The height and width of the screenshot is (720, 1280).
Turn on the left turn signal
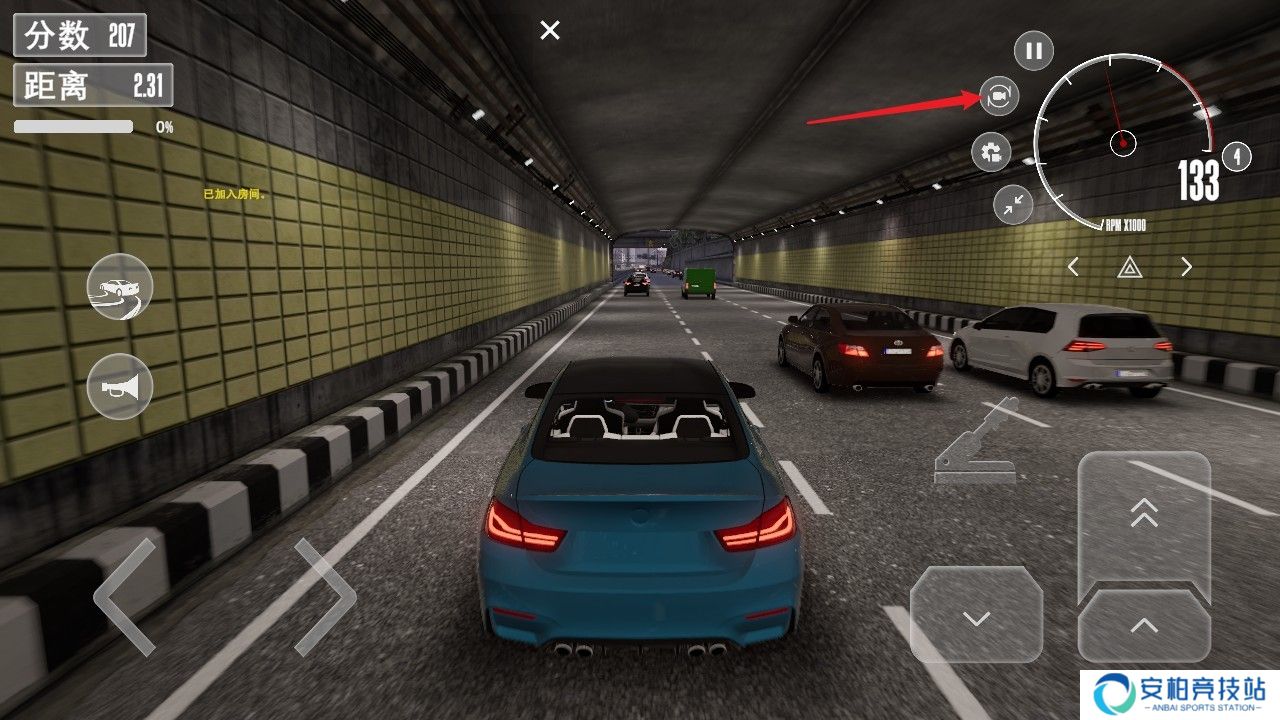1073,267
